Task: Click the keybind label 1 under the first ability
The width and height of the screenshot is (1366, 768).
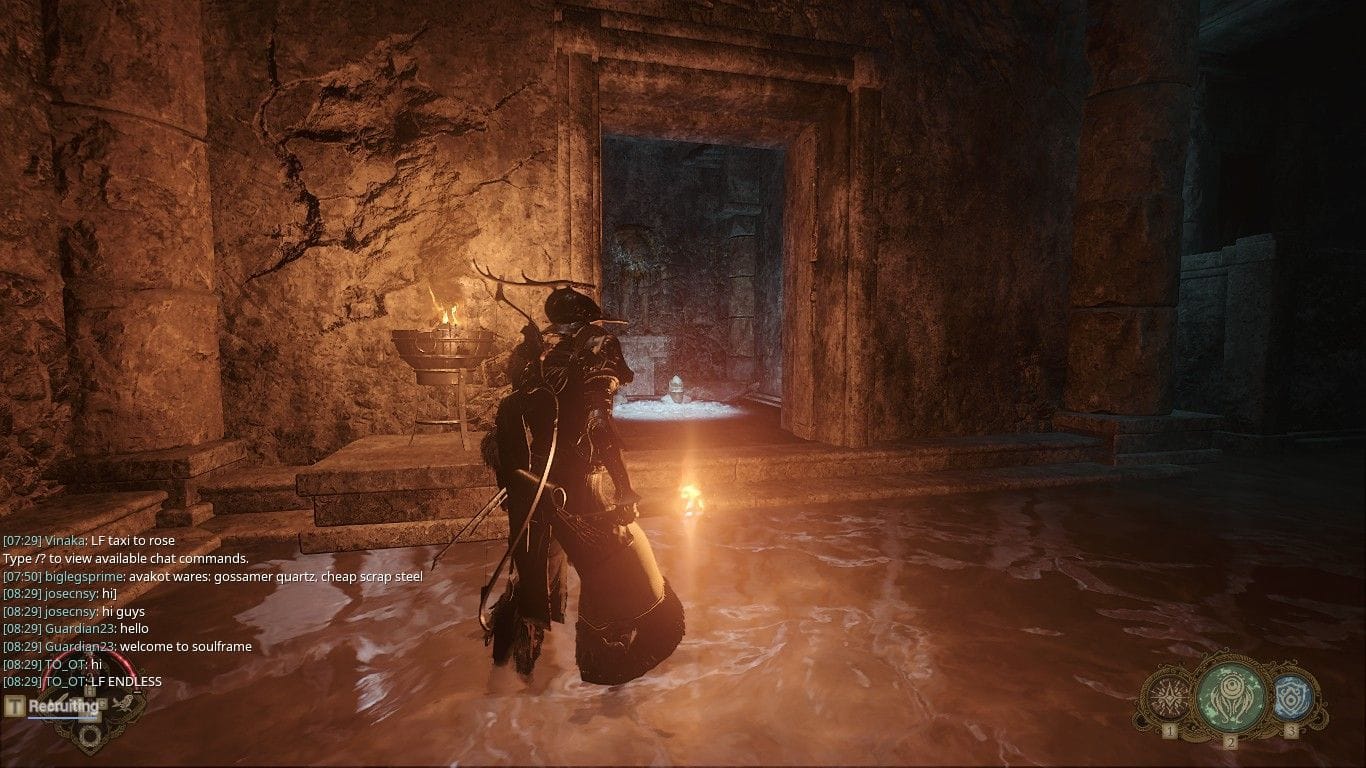Action: [x=1170, y=731]
